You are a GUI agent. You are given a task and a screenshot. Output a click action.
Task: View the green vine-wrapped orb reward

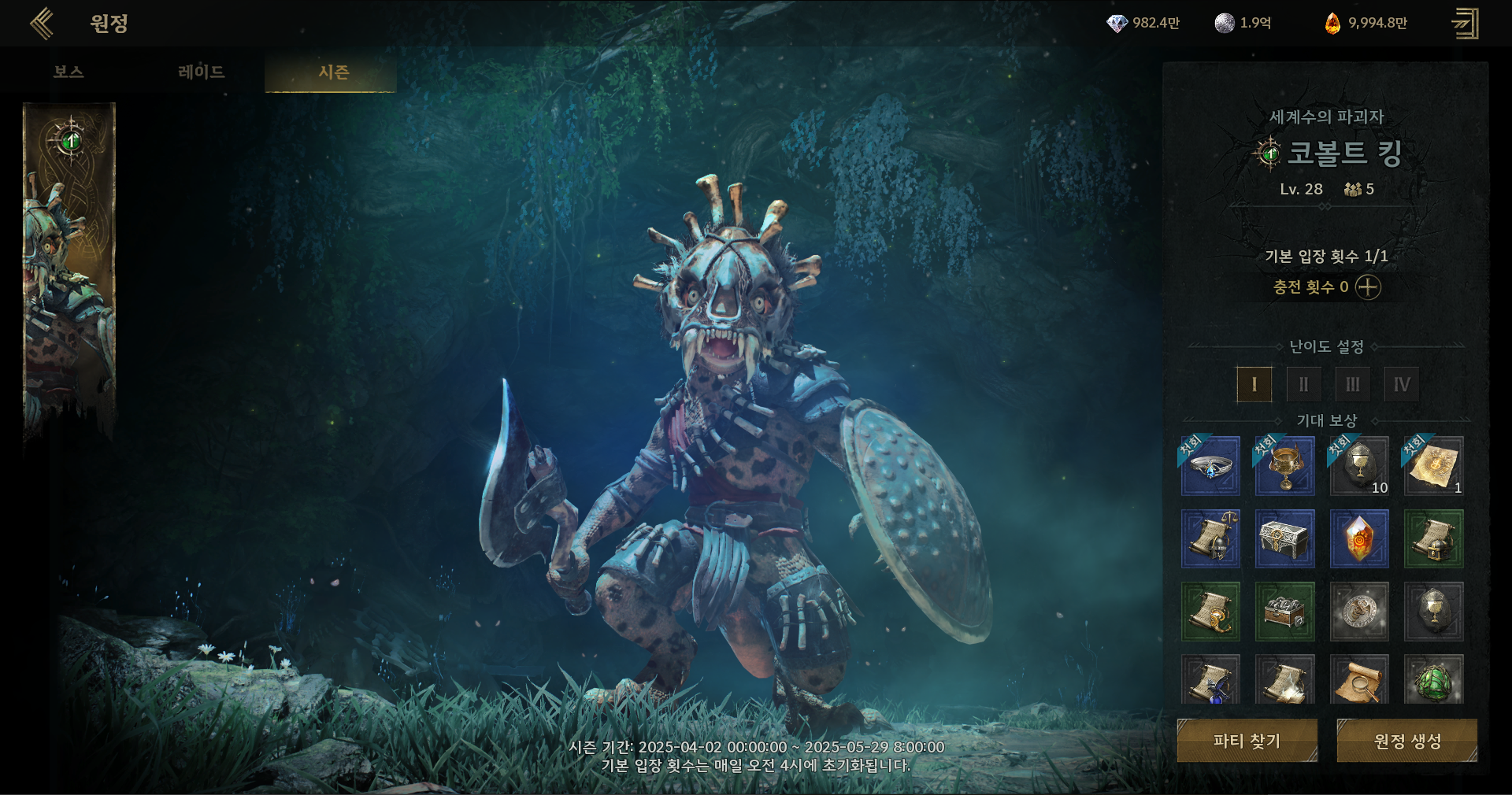(x=1433, y=680)
